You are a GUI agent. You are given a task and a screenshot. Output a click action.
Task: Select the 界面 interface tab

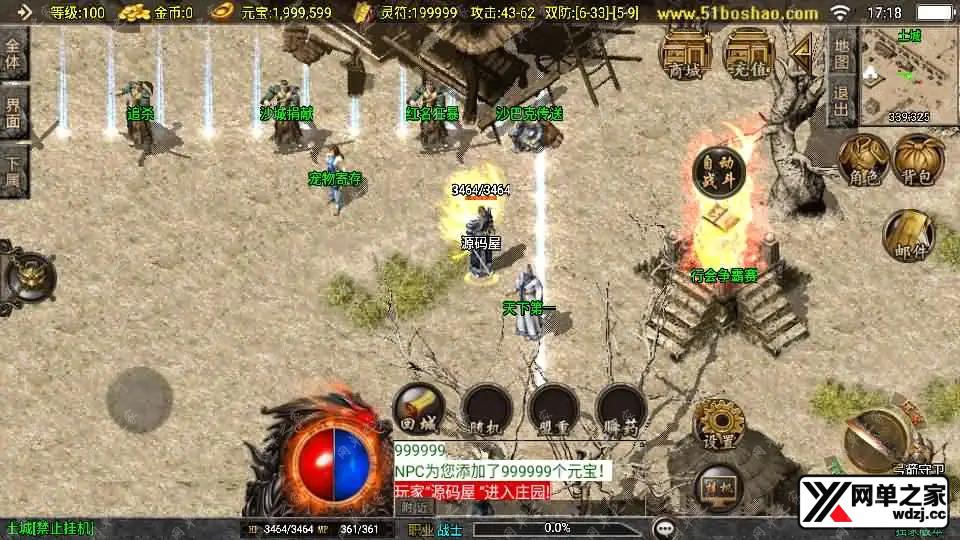pos(14,111)
